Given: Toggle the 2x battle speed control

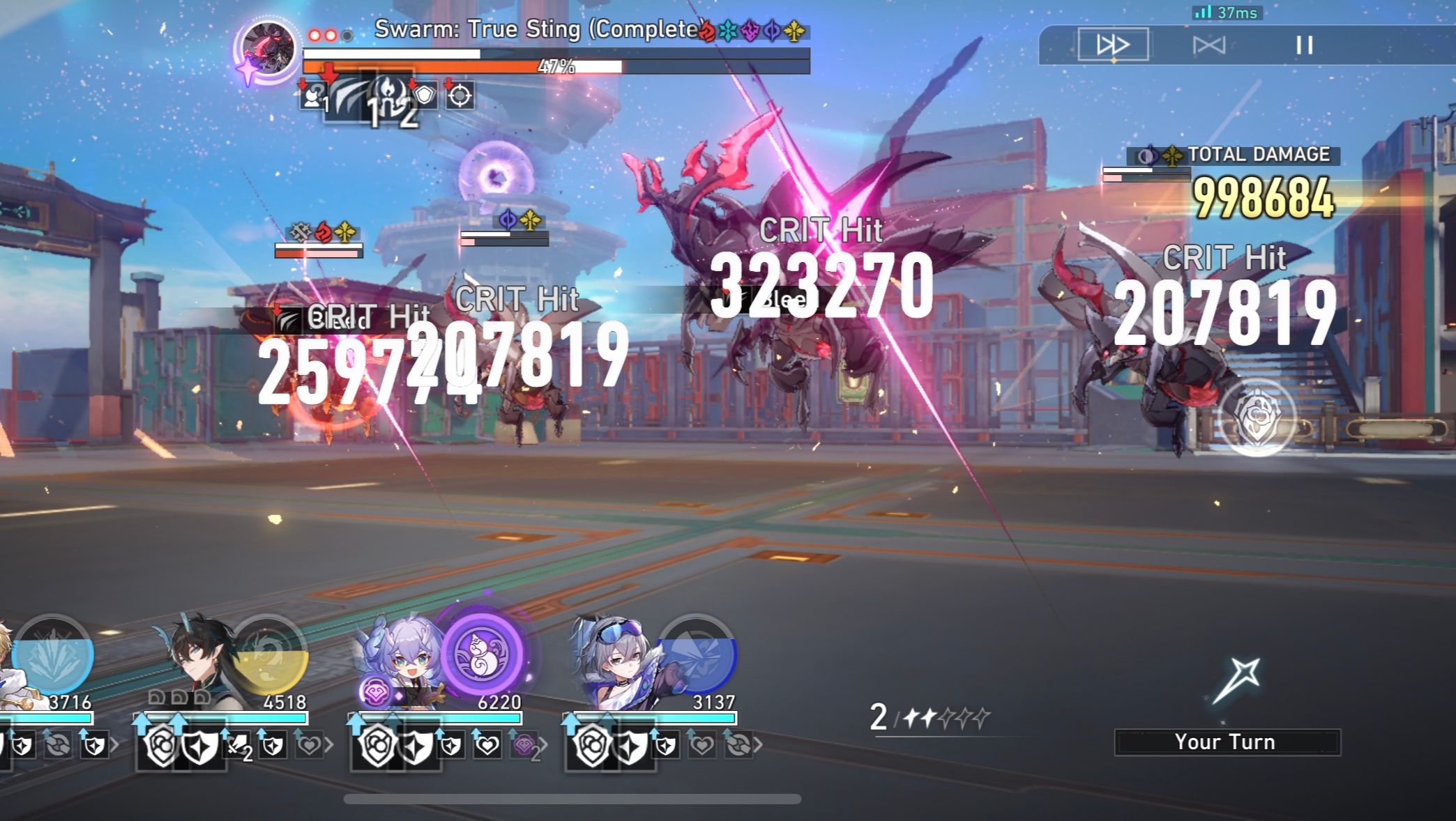Looking at the screenshot, I should pyautogui.click(x=1114, y=45).
